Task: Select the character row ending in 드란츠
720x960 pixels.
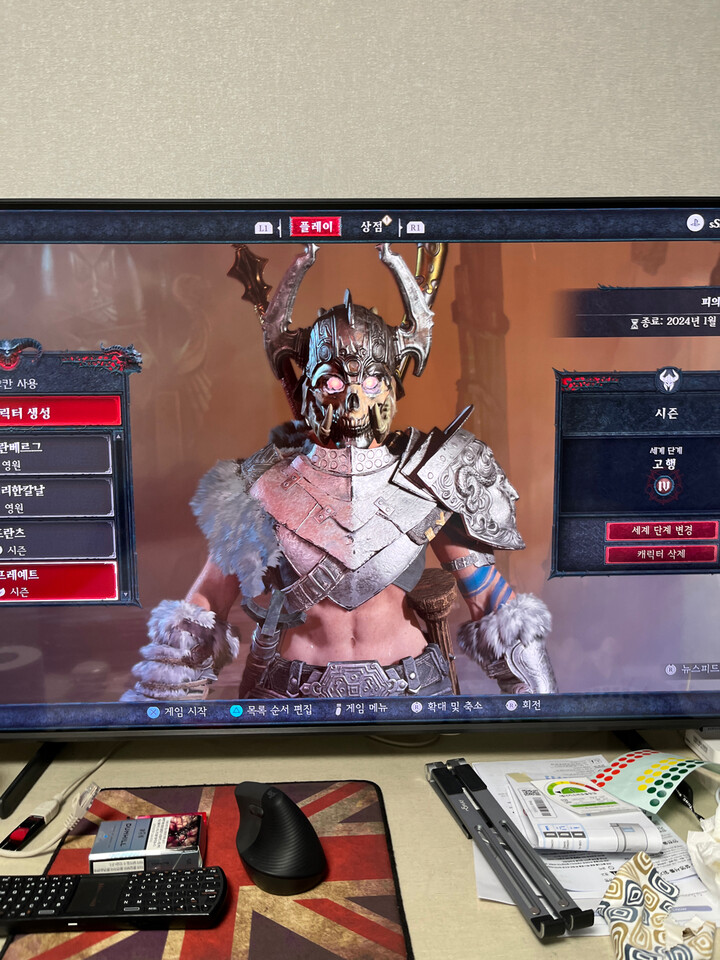Action: [x=56, y=540]
